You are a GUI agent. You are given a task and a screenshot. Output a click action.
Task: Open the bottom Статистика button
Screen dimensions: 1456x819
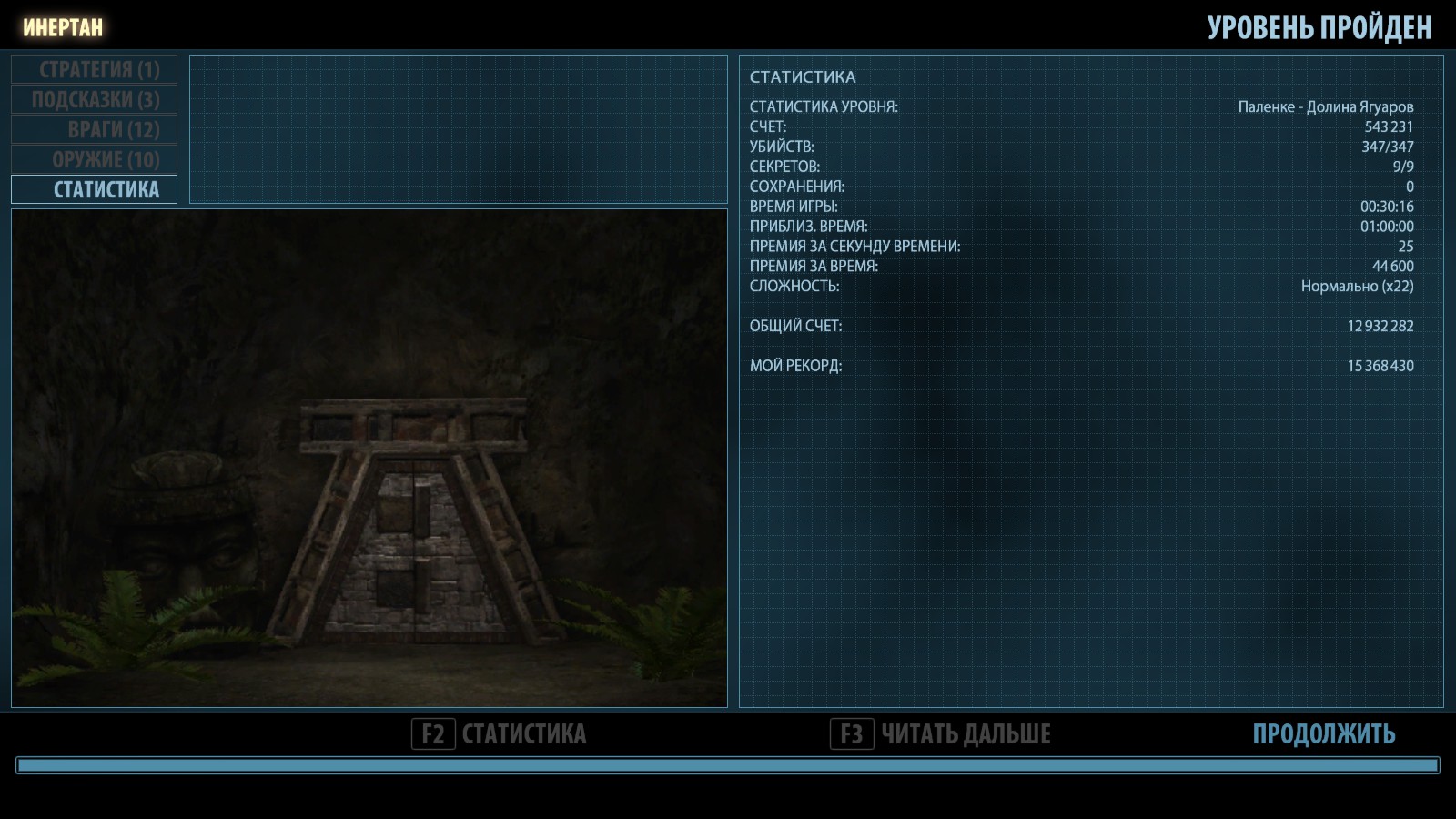(x=500, y=734)
